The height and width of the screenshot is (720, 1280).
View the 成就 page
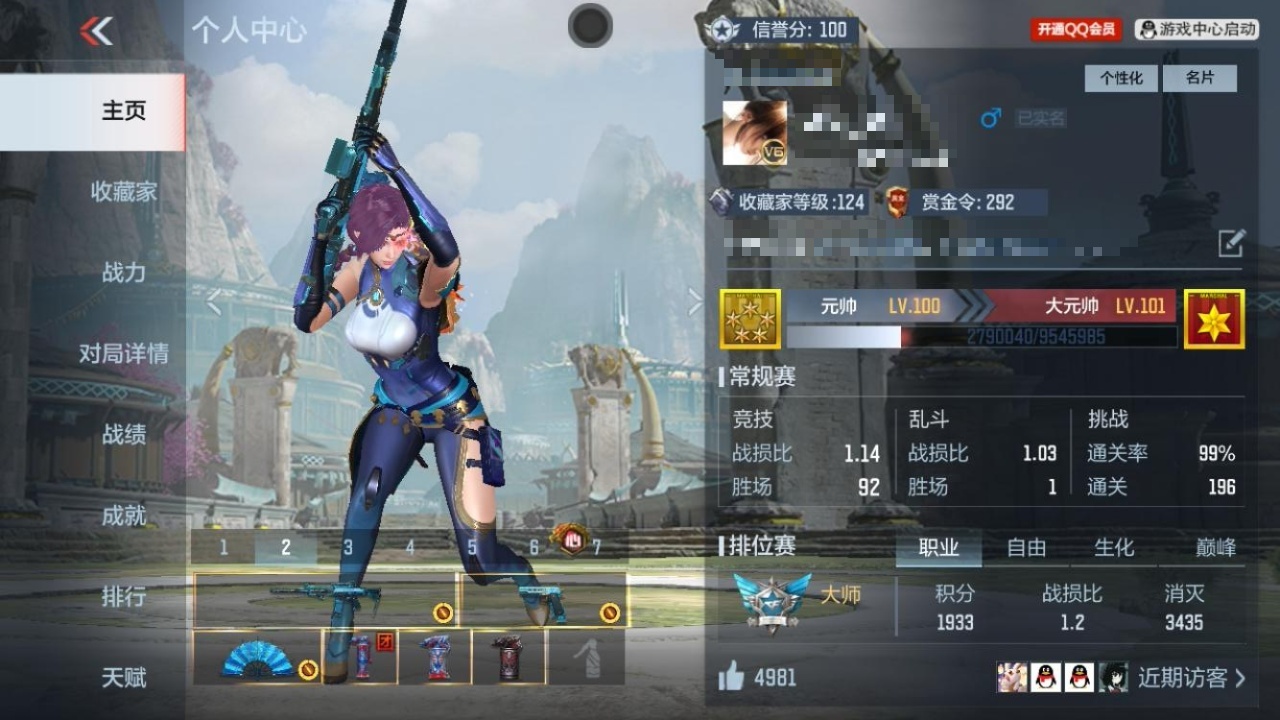click(x=123, y=516)
